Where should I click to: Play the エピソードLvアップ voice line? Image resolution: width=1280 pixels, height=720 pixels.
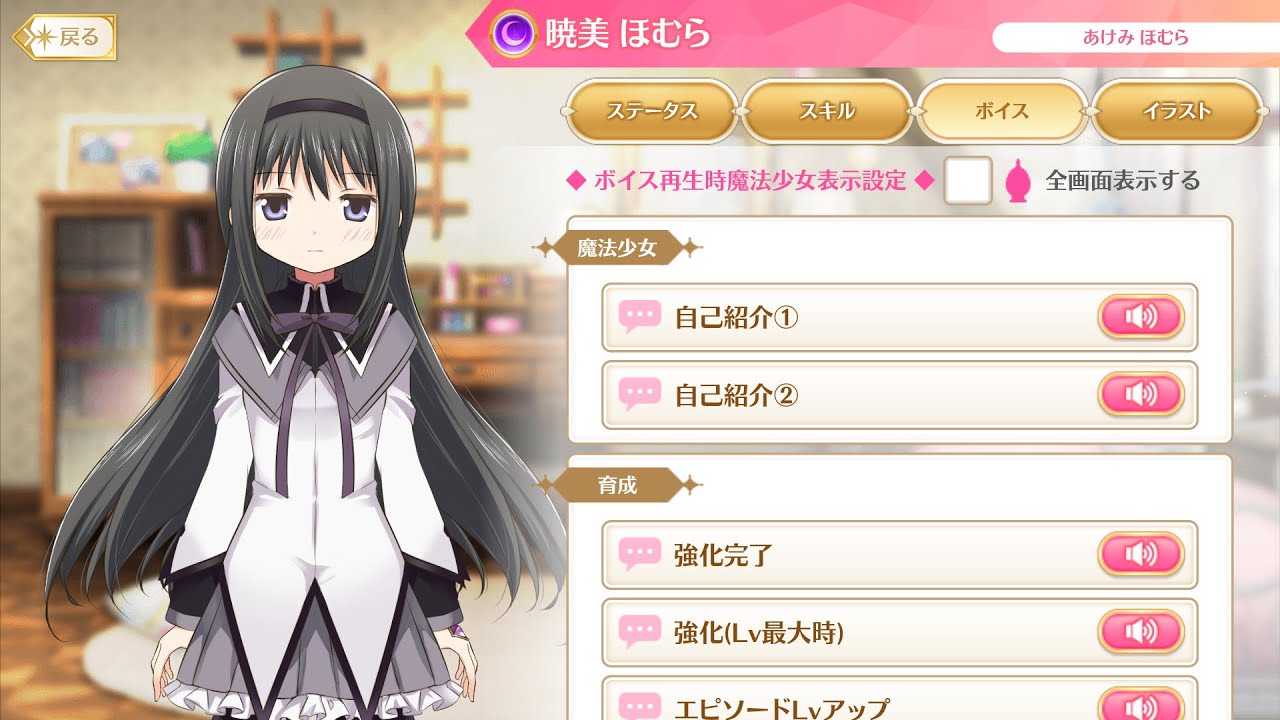point(1140,705)
